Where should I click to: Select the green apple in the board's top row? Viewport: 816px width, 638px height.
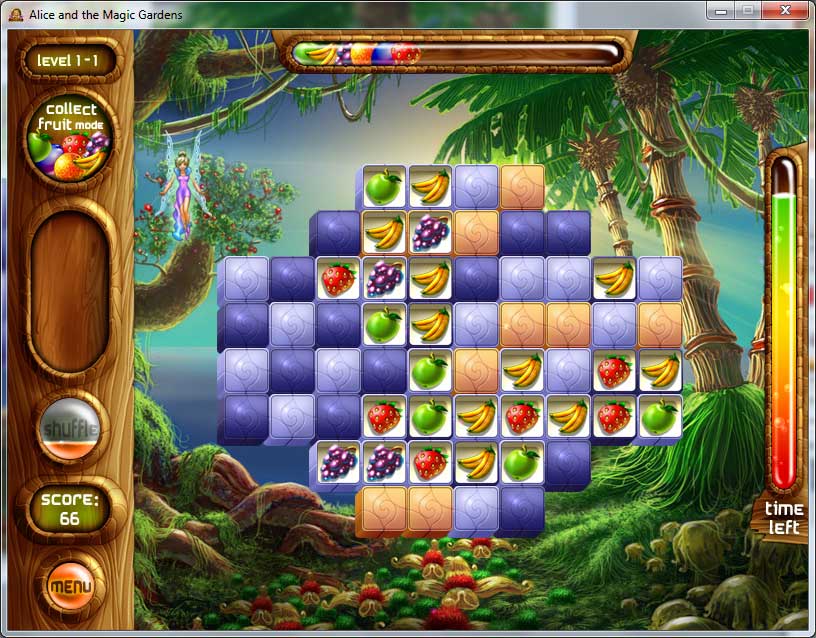click(383, 186)
